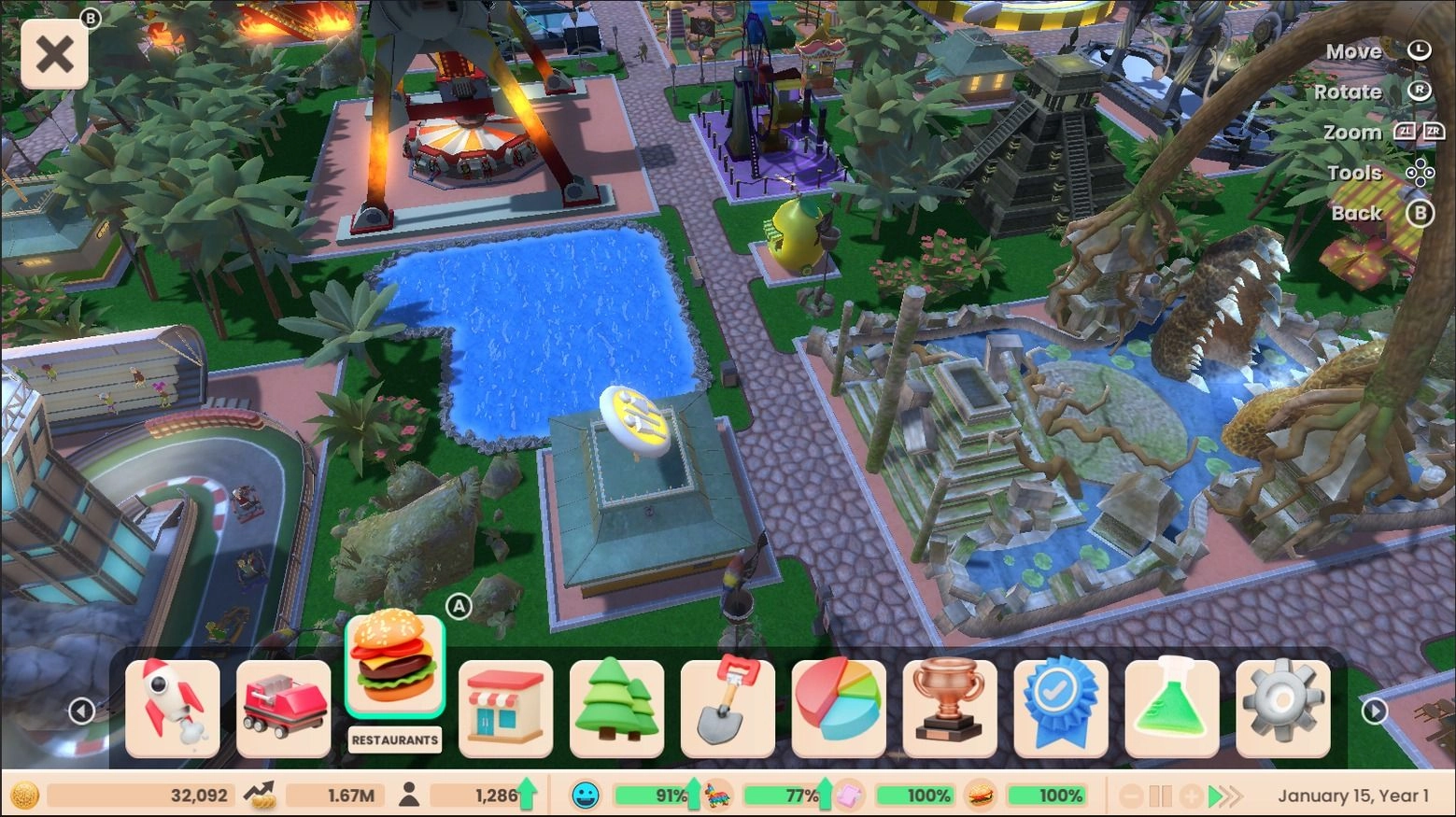Open the shovel terrain tool
The height and width of the screenshot is (817, 1456).
[728, 707]
